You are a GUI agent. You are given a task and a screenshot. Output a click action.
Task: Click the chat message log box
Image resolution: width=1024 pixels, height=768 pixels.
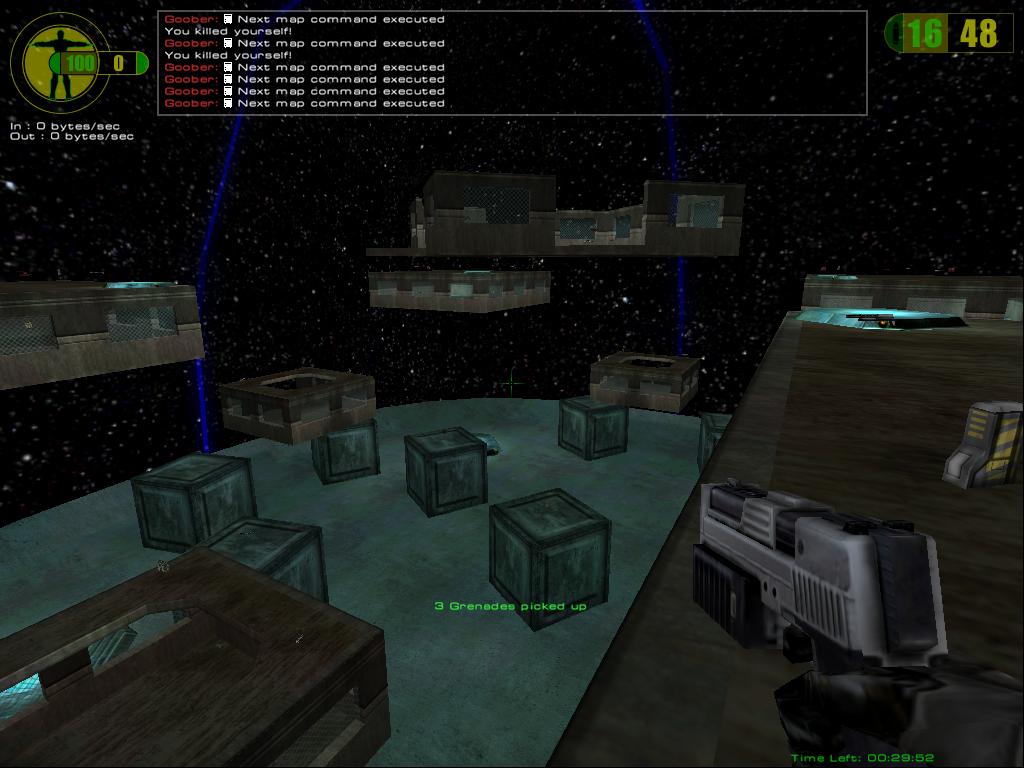point(512,62)
